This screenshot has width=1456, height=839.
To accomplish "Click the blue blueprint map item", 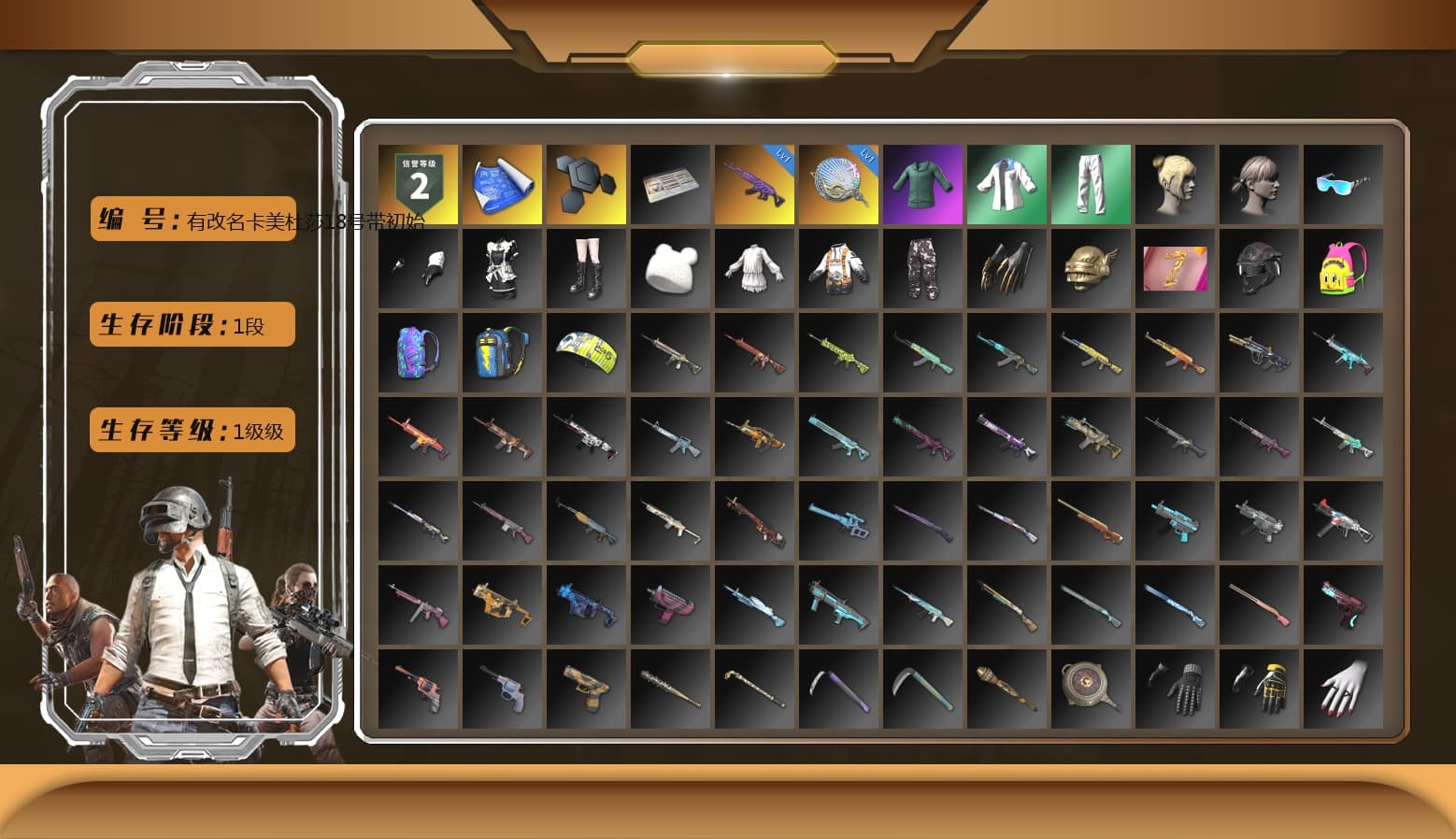I will pos(502,185).
